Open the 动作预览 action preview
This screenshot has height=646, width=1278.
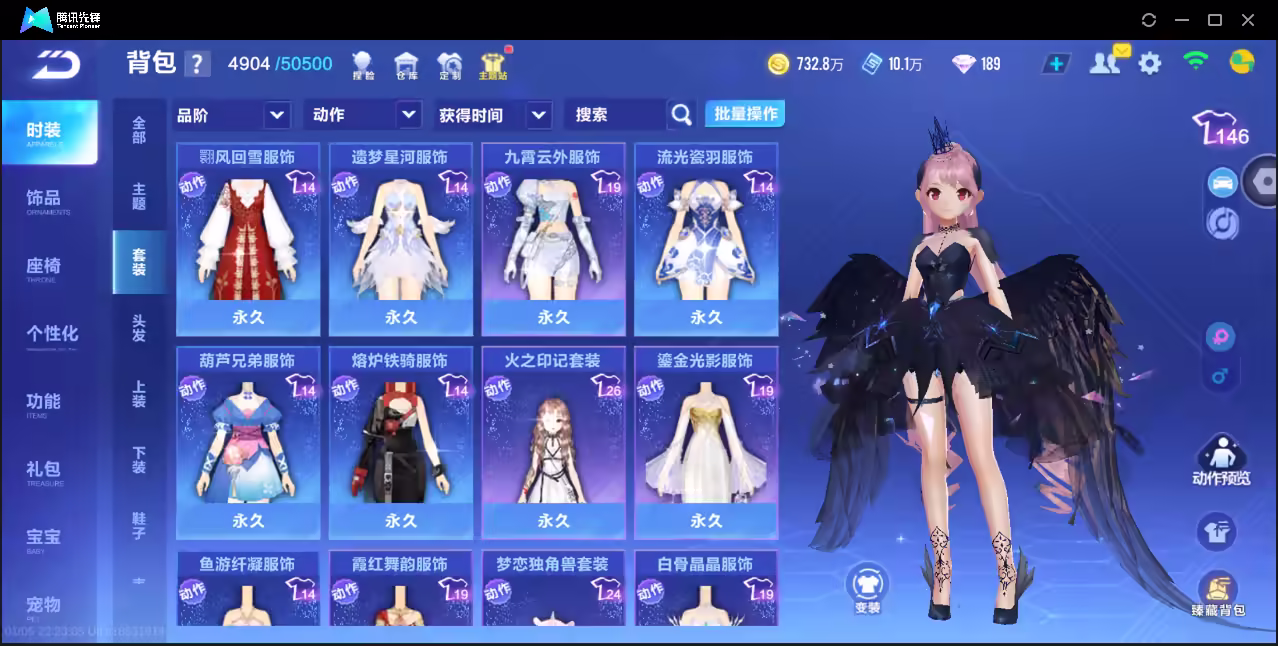click(x=1220, y=460)
